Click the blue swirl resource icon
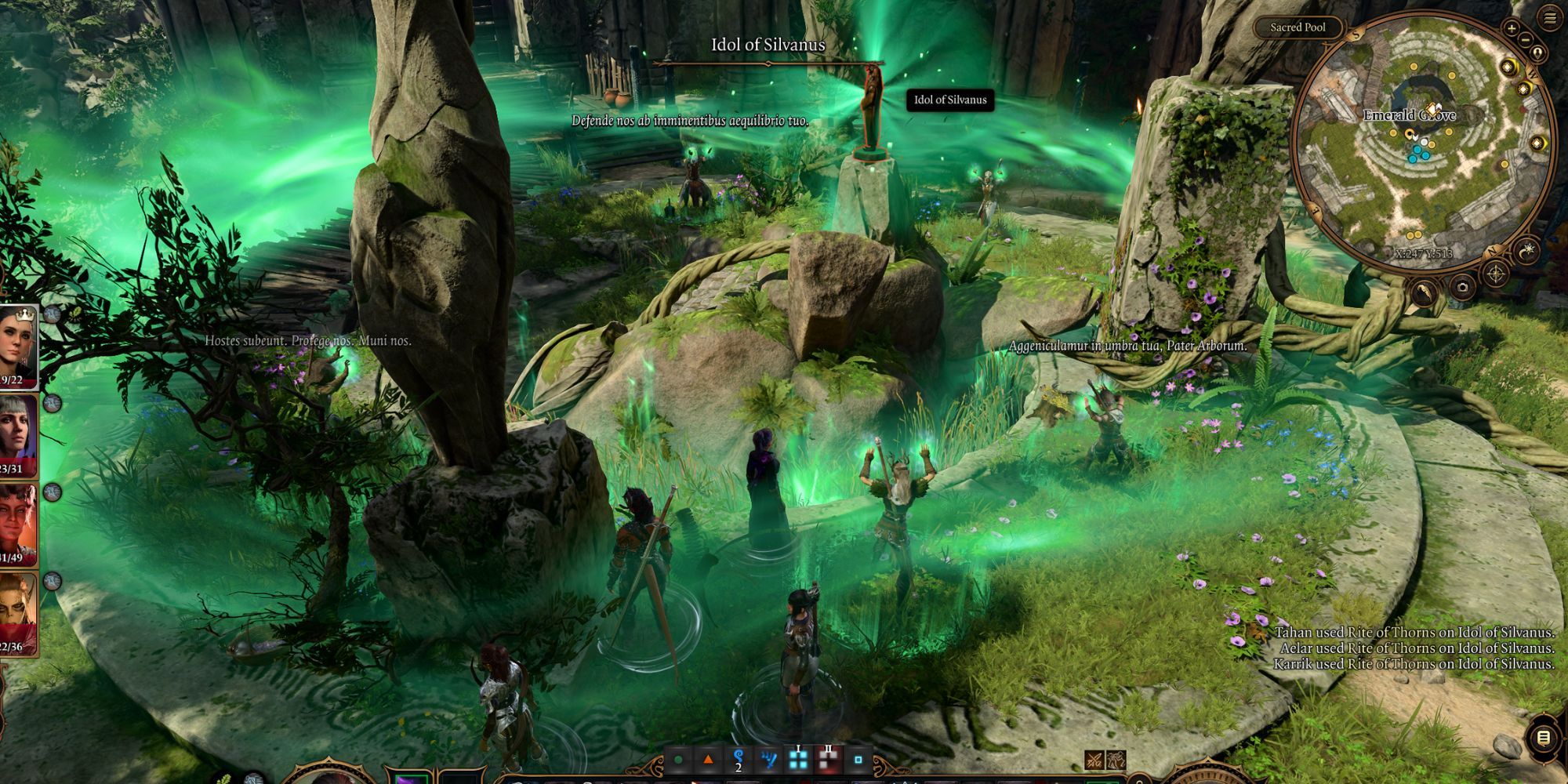 pyautogui.click(x=738, y=758)
